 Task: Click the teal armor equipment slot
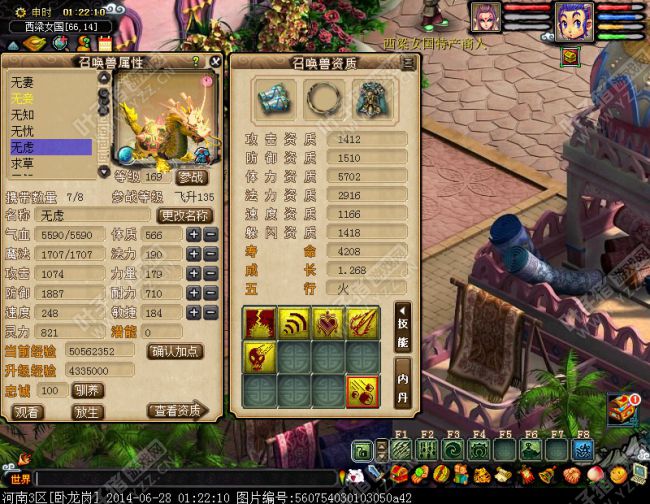coord(372,98)
